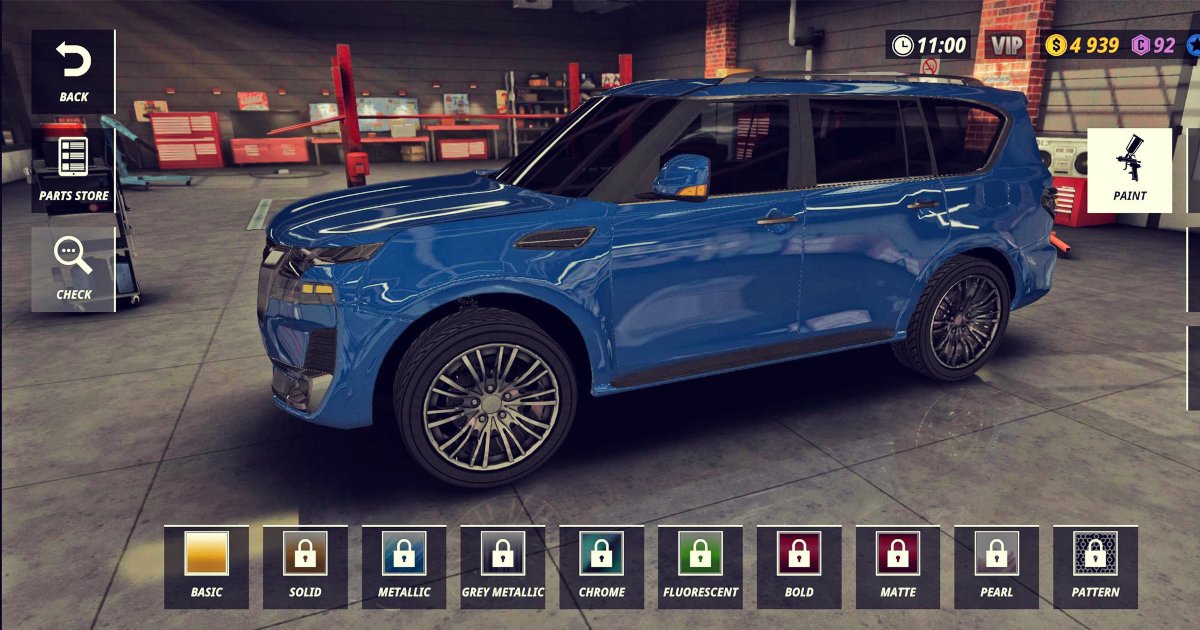Select the locked Solid paint type

pos(305,566)
